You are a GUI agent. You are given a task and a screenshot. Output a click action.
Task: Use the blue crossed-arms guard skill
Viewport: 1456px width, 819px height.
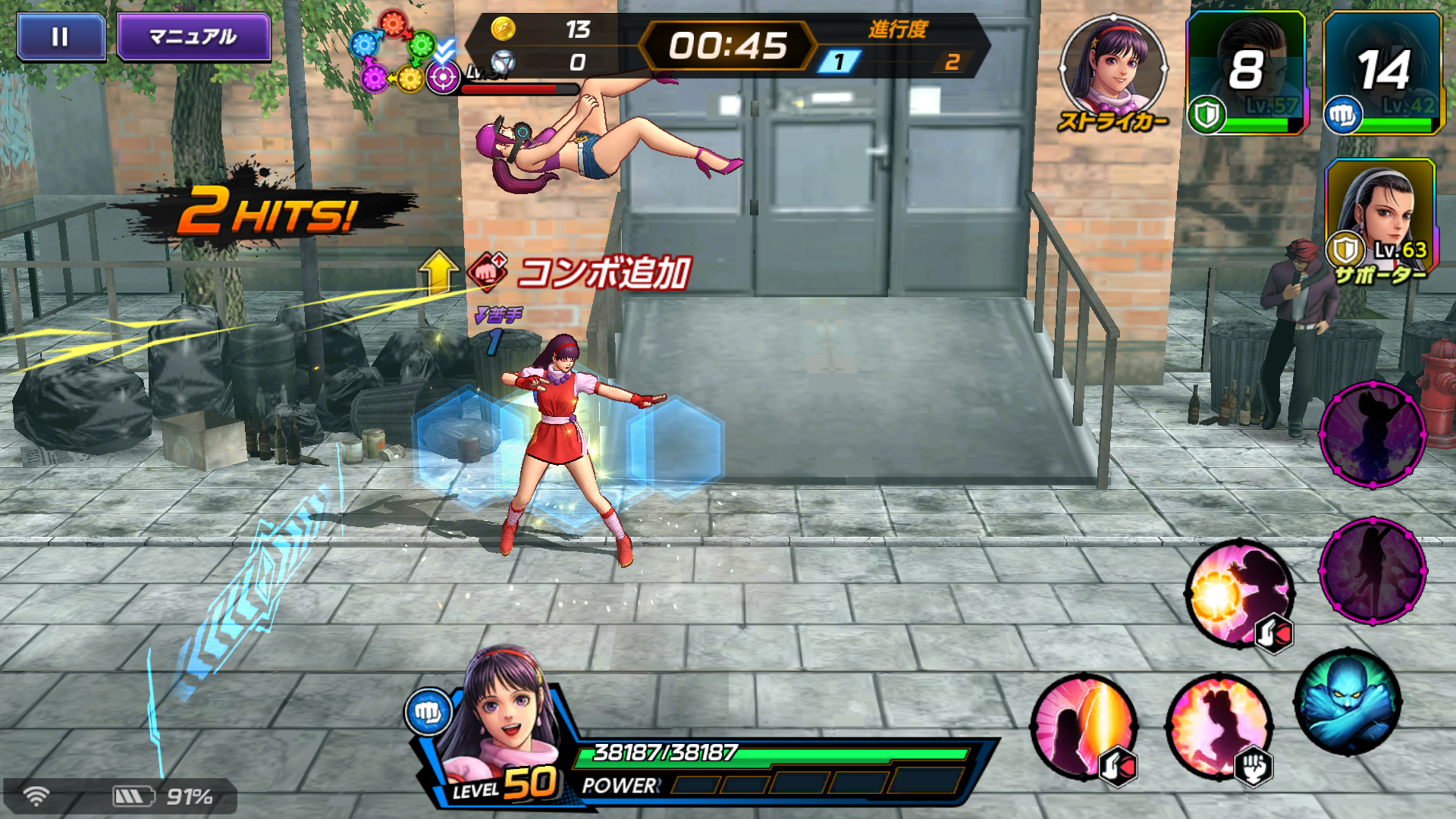click(1348, 703)
